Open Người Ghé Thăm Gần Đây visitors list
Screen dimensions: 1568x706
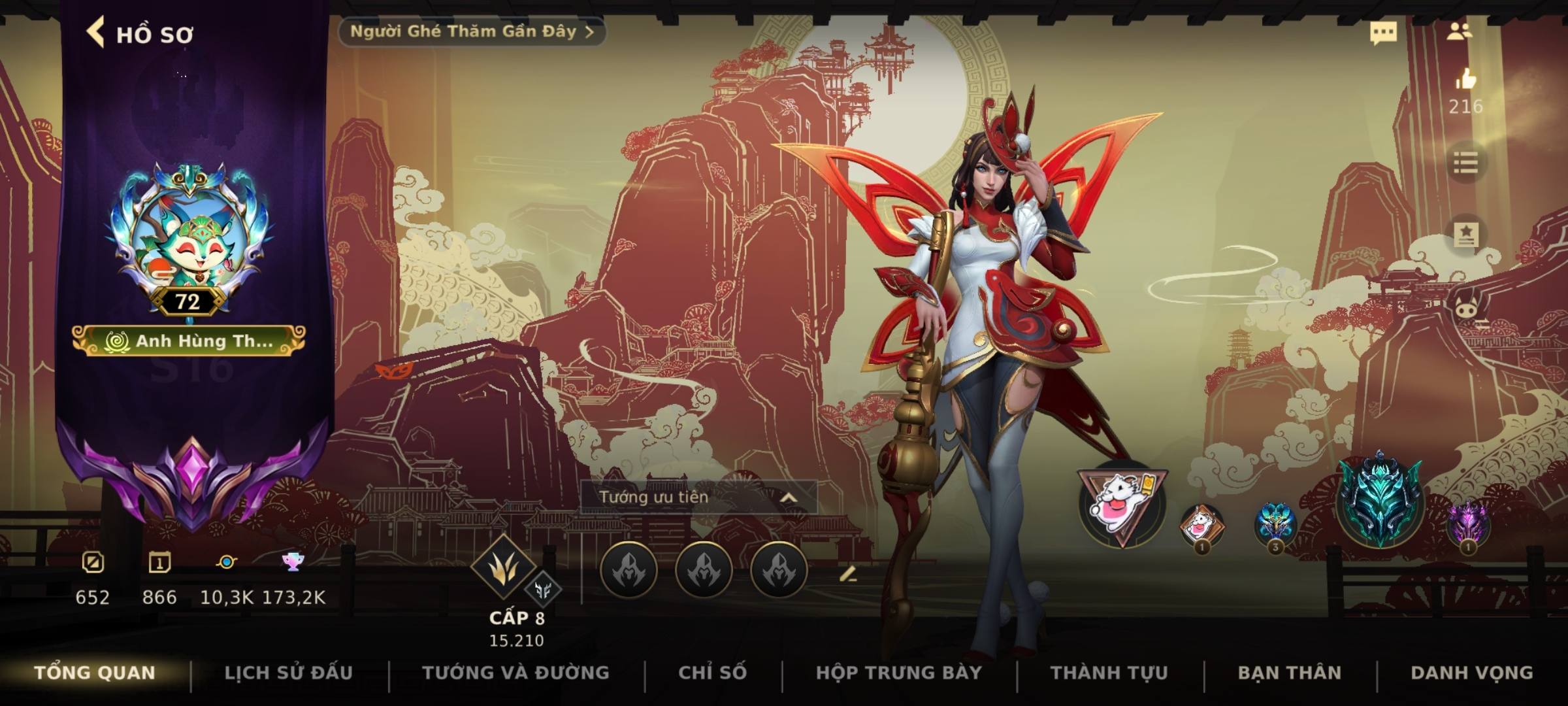click(x=472, y=31)
